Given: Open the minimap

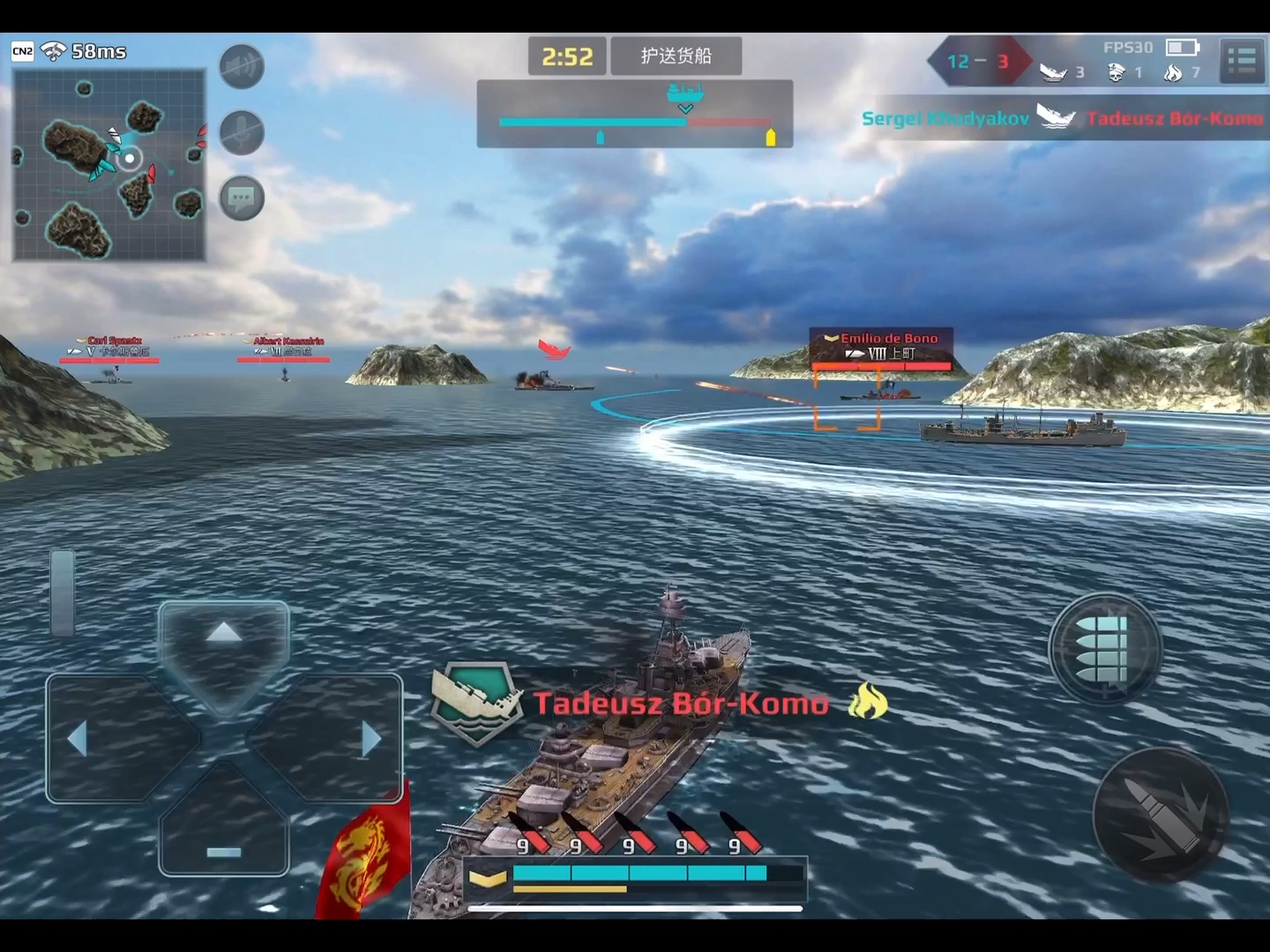Looking at the screenshot, I should coord(109,165).
